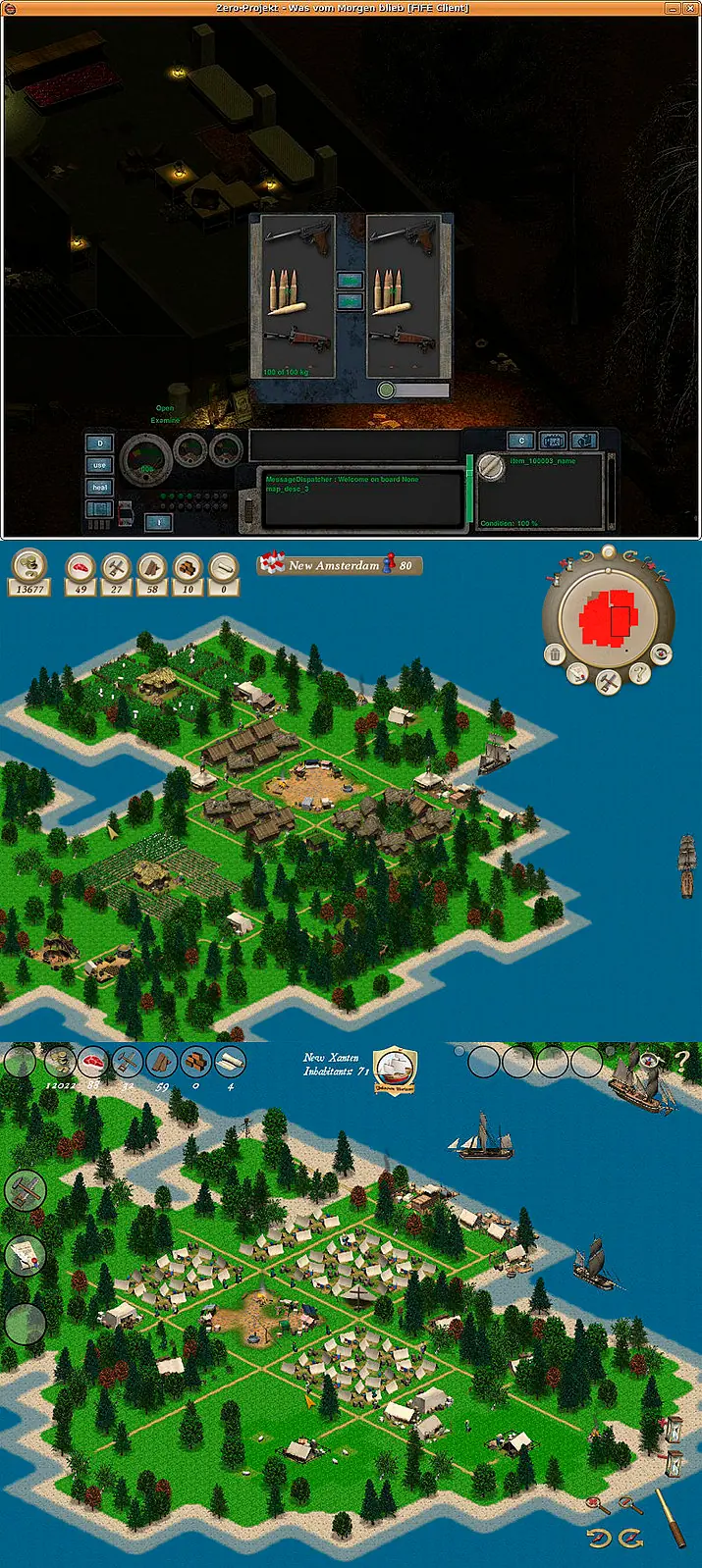702x1568 pixels.
Task: Open the hammer build menu below the minimap
Action: tap(609, 682)
